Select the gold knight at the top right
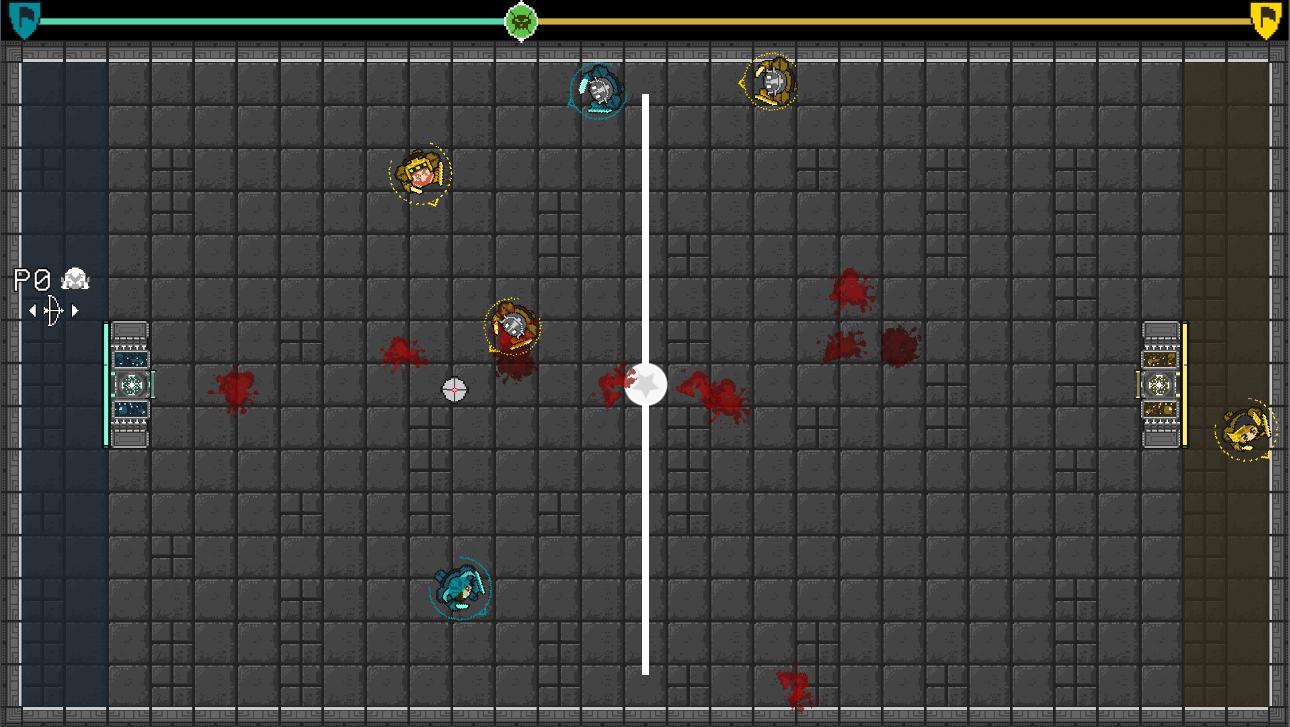Screen dimensions: 1290x727 [770, 83]
